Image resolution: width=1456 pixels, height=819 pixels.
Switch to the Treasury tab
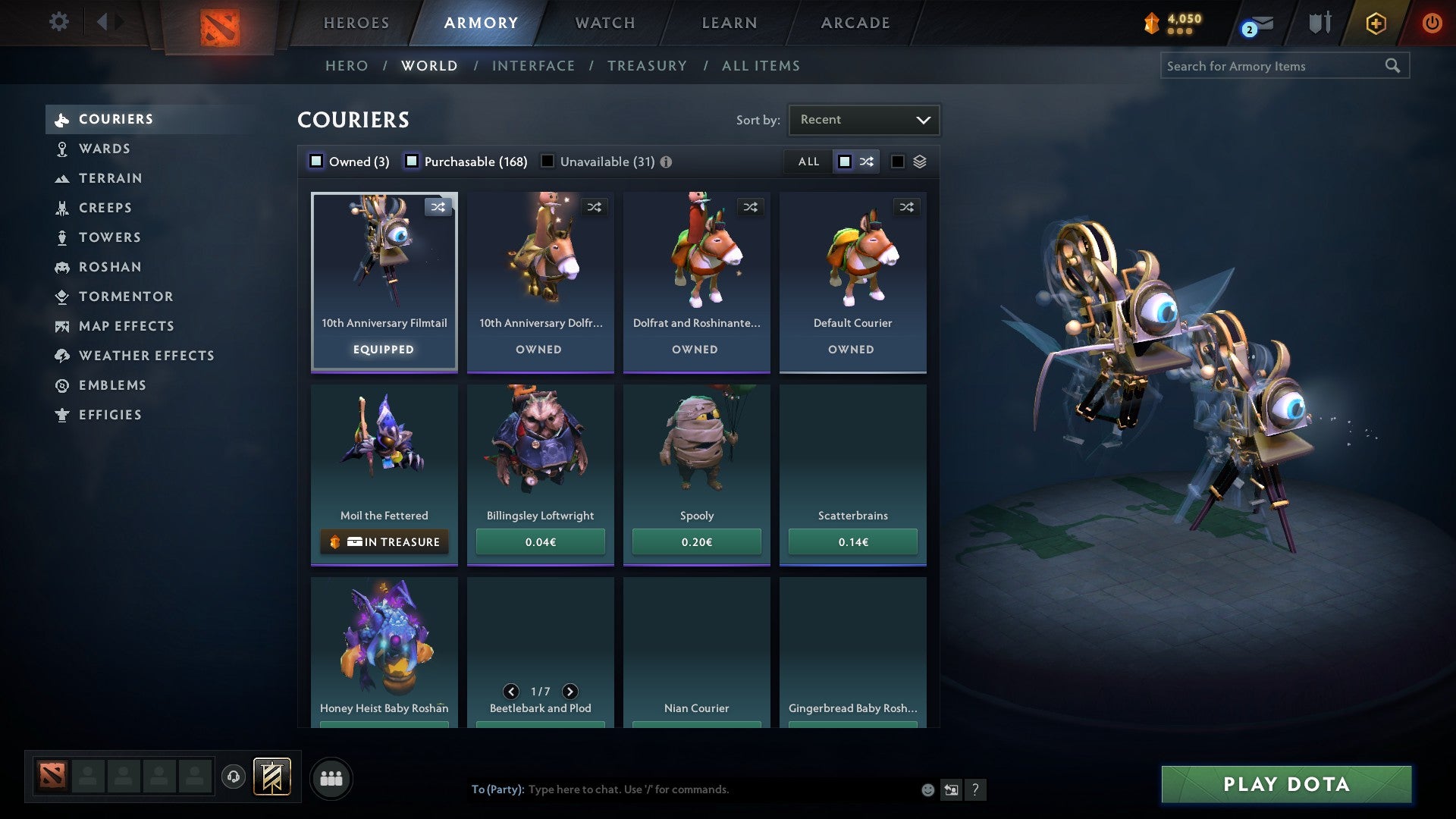[x=647, y=66]
